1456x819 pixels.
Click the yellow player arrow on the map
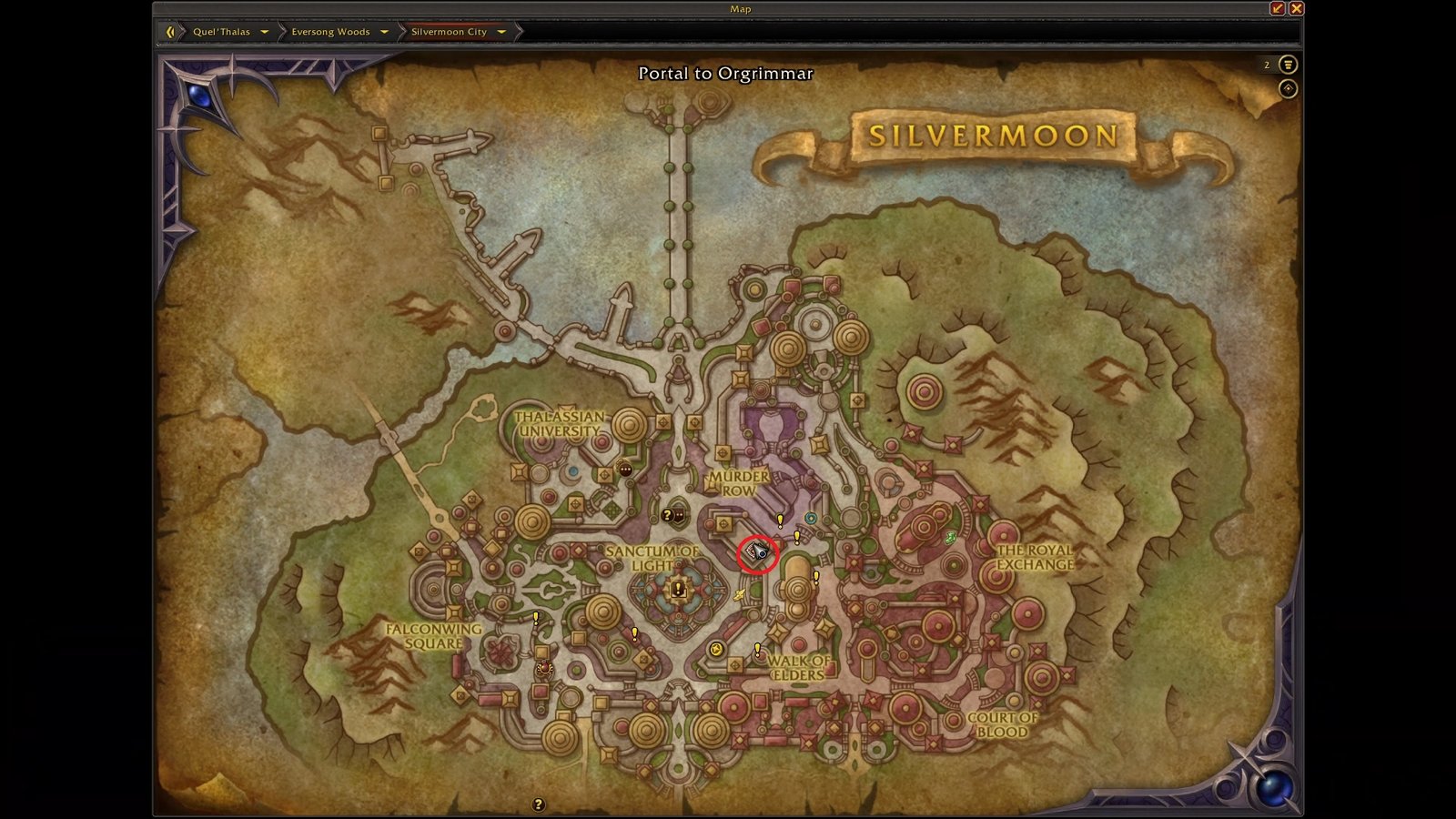[739, 592]
